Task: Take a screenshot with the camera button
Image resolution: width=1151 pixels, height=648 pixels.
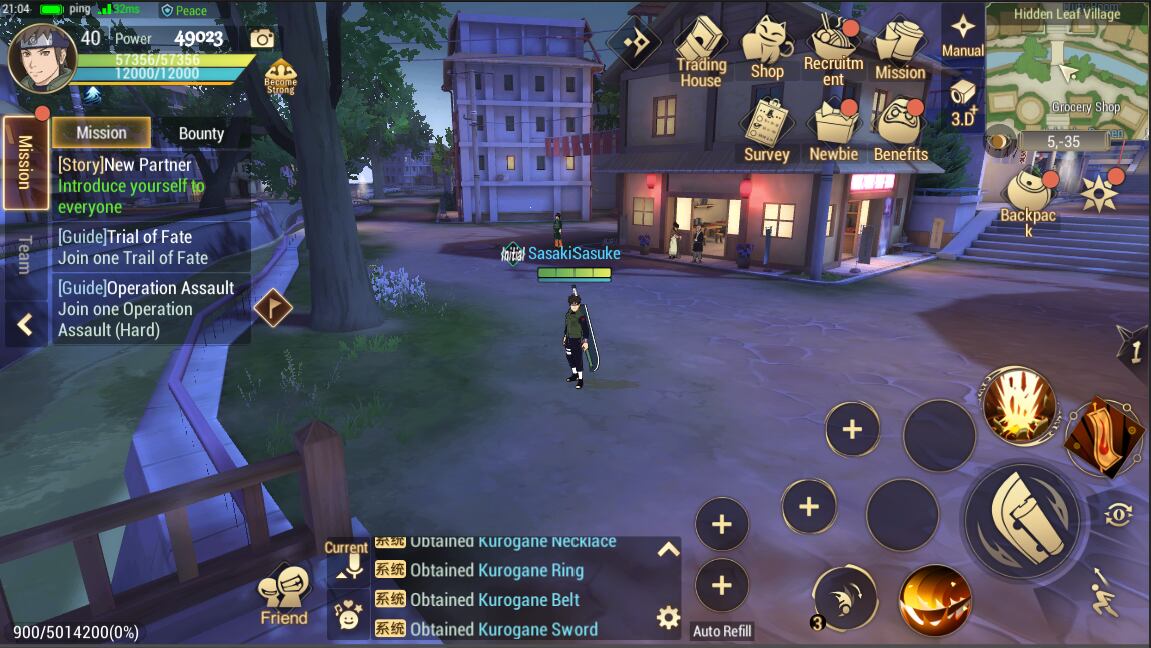Action: [x=262, y=39]
